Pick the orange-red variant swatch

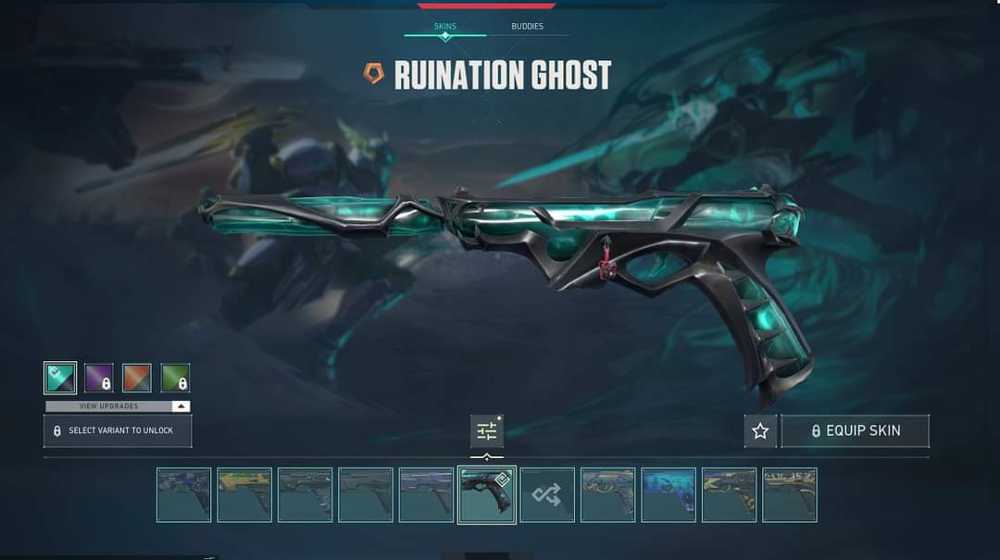point(137,377)
